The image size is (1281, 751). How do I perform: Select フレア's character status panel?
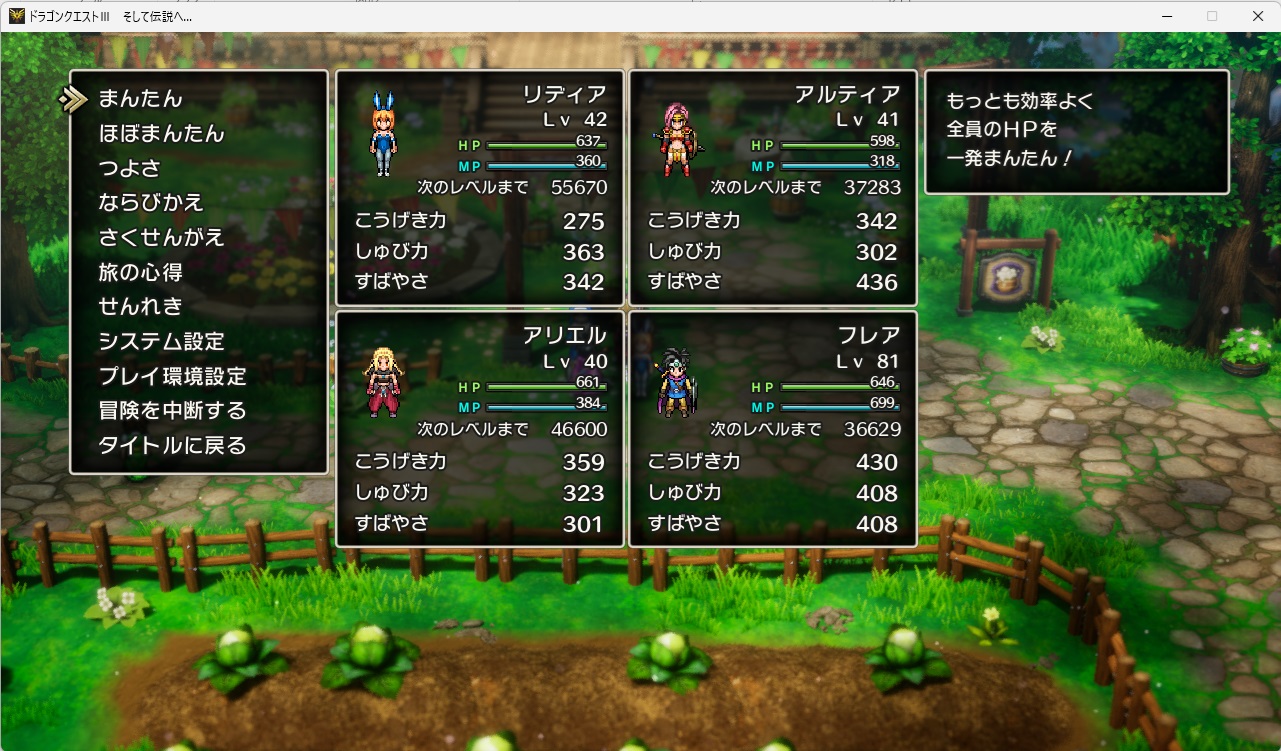click(x=772, y=428)
